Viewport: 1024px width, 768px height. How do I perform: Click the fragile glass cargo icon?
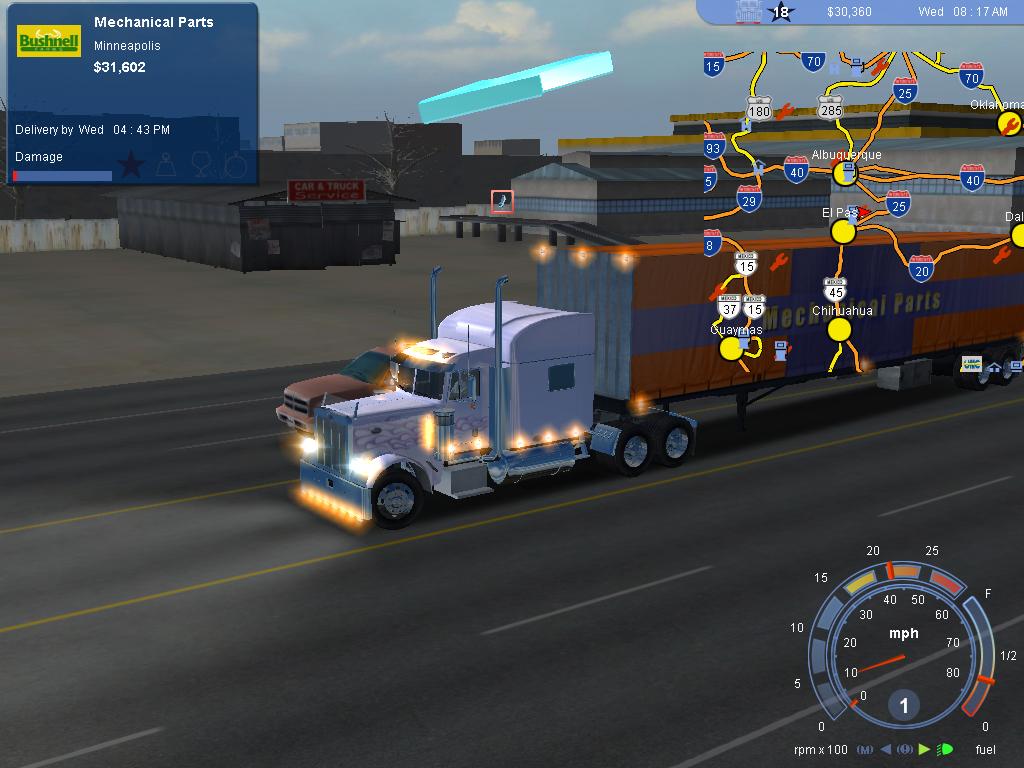point(203,163)
